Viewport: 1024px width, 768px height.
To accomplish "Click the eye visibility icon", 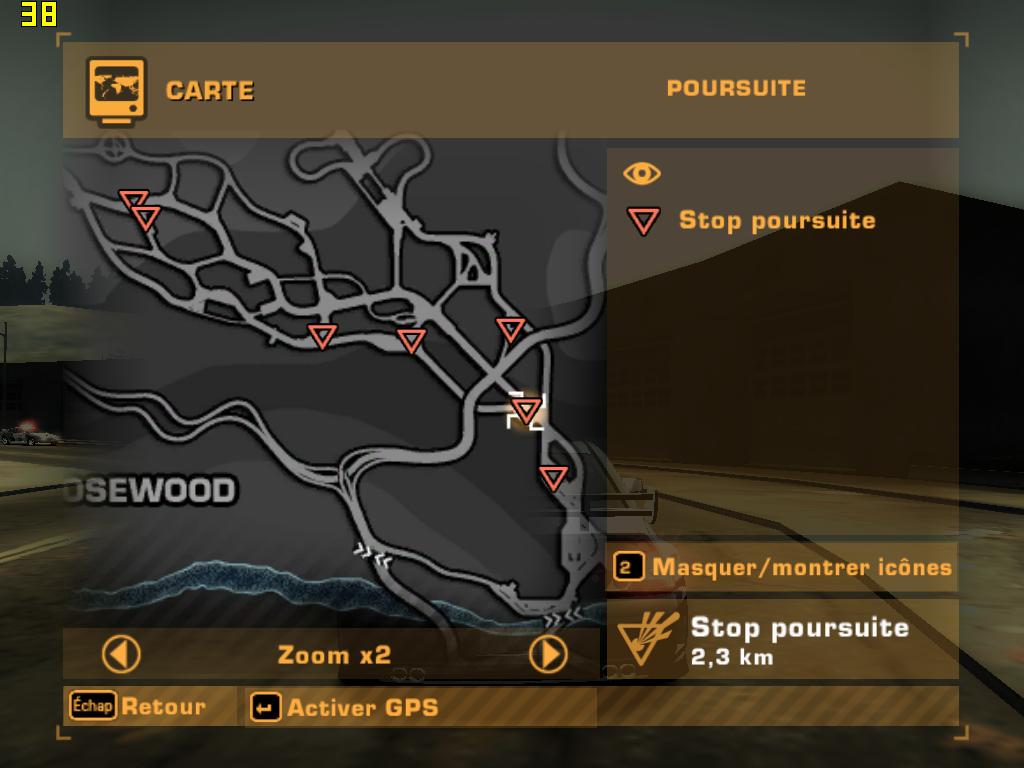I will point(642,174).
